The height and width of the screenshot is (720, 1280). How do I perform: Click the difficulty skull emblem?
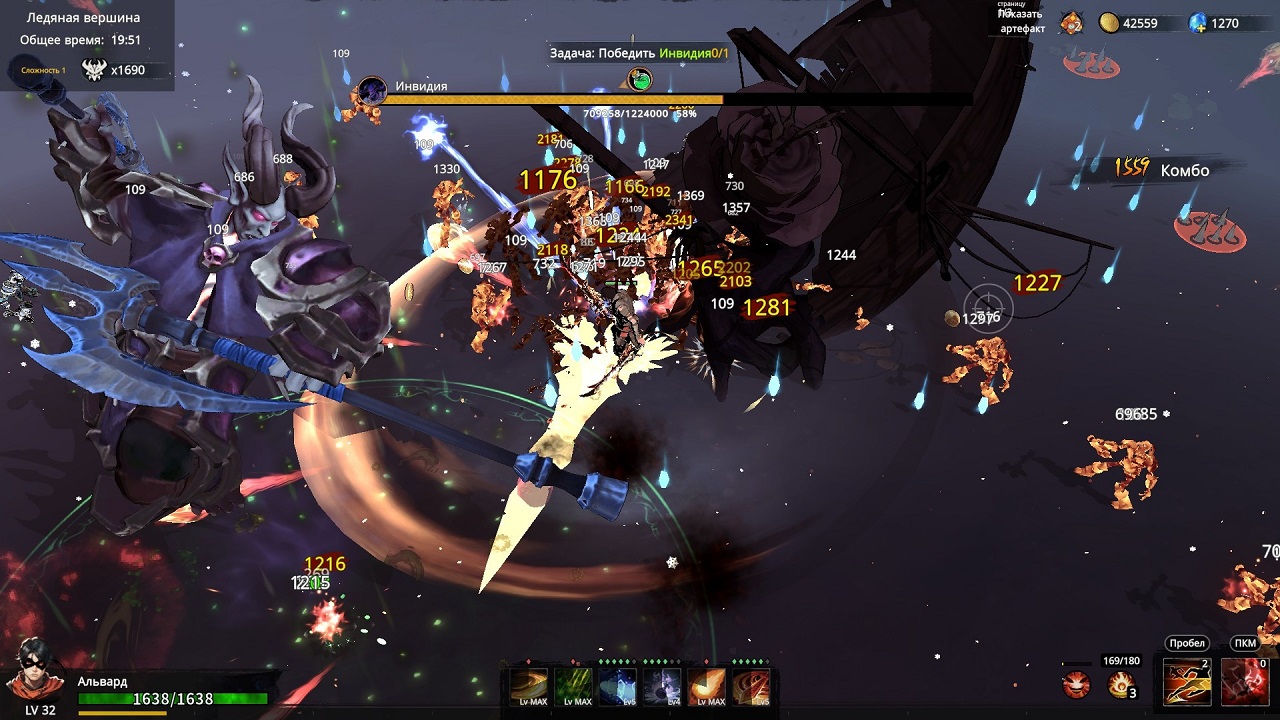93,70
